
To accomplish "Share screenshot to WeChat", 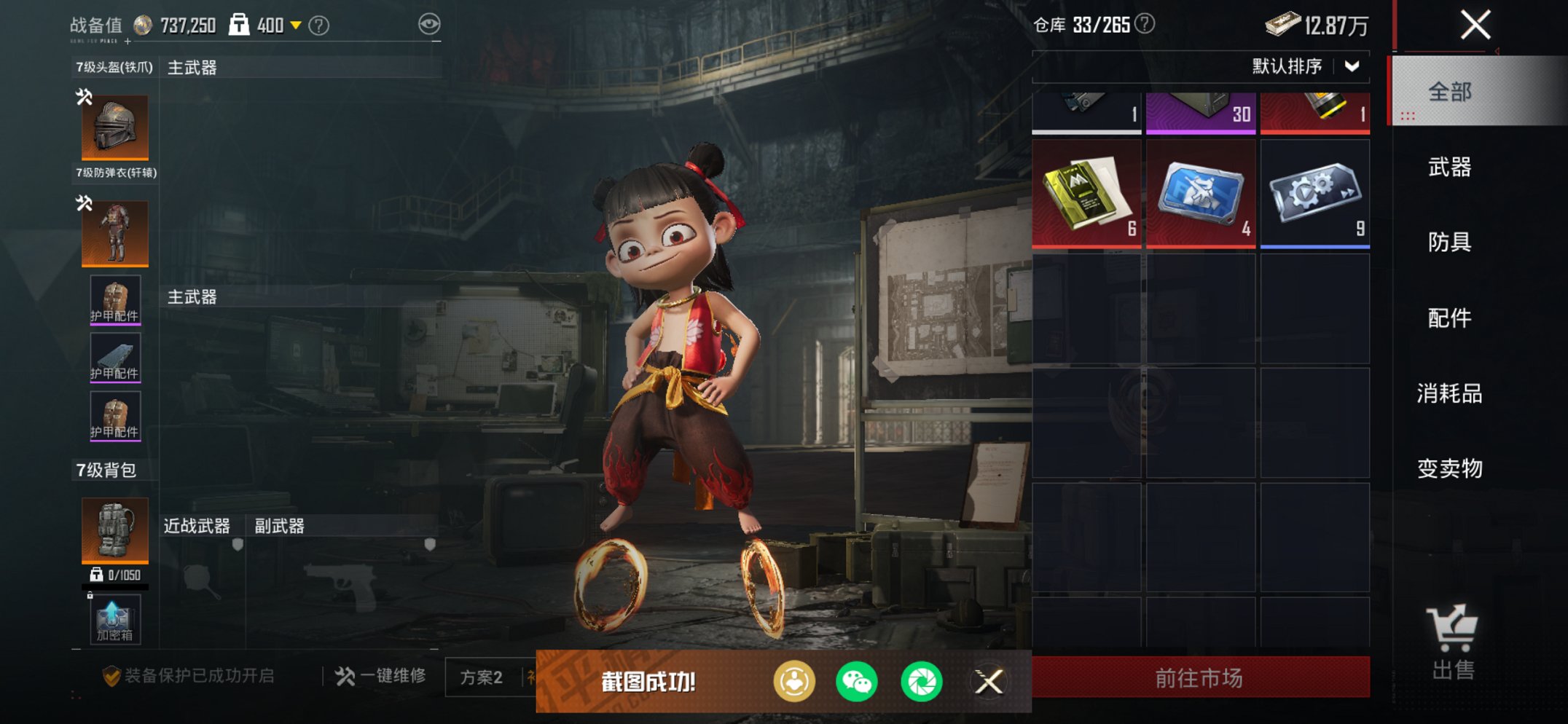I will click(x=857, y=682).
